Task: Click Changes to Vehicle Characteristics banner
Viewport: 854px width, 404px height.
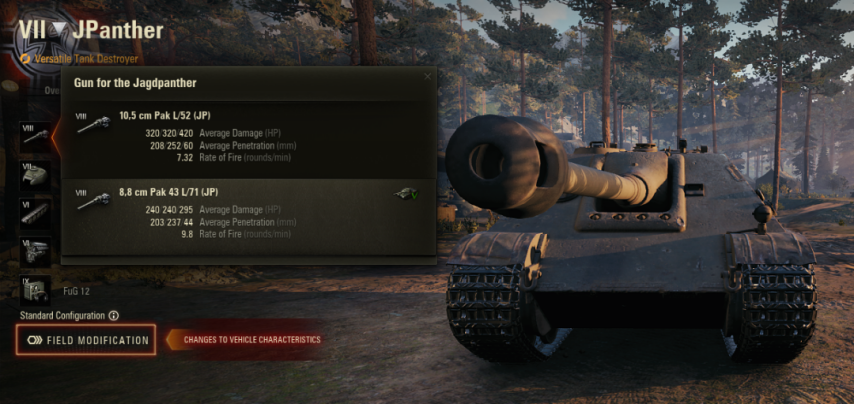Action: pyautogui.click(x=247, y=340)
